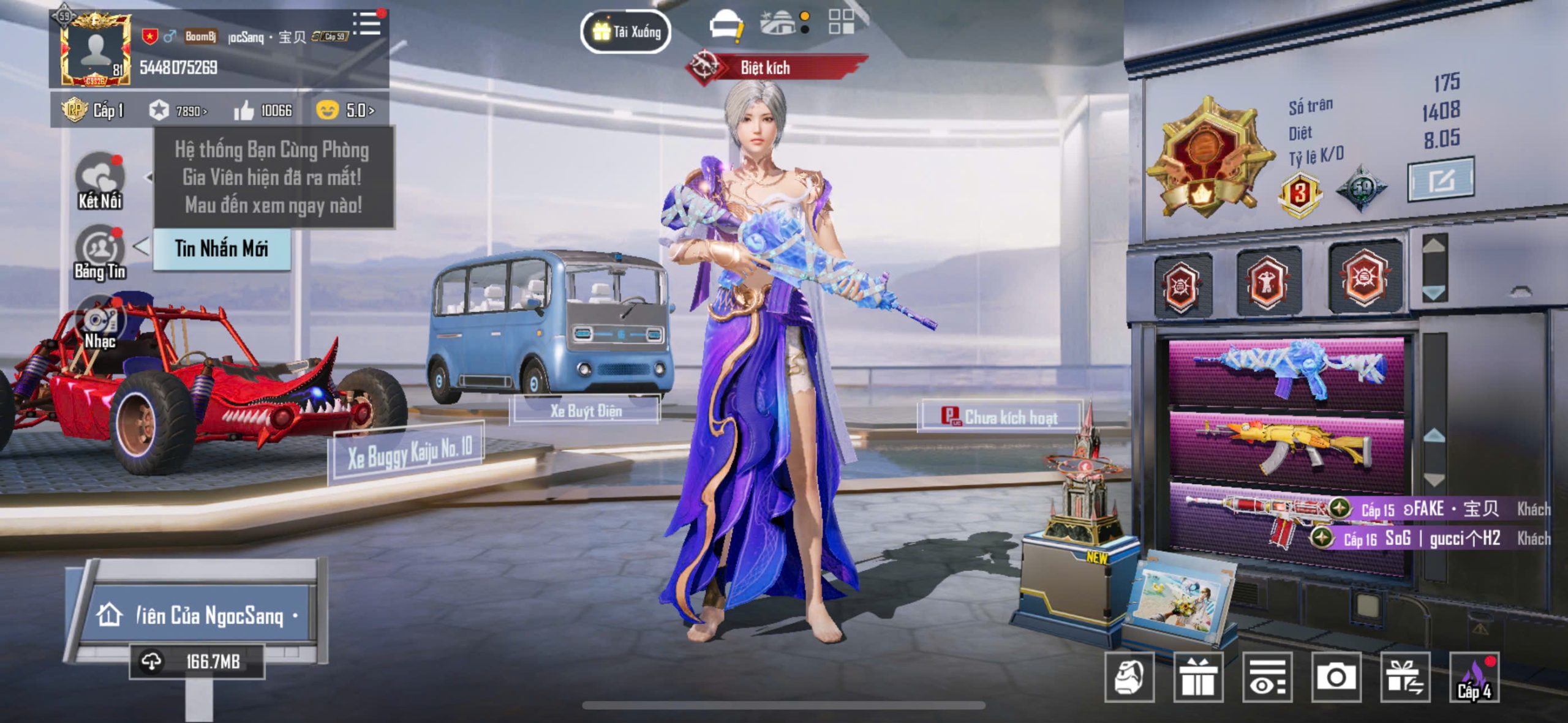The image size is (1568, 723).
Task: Open the Tải Xuống download button
Action: [x=625, y=31]
